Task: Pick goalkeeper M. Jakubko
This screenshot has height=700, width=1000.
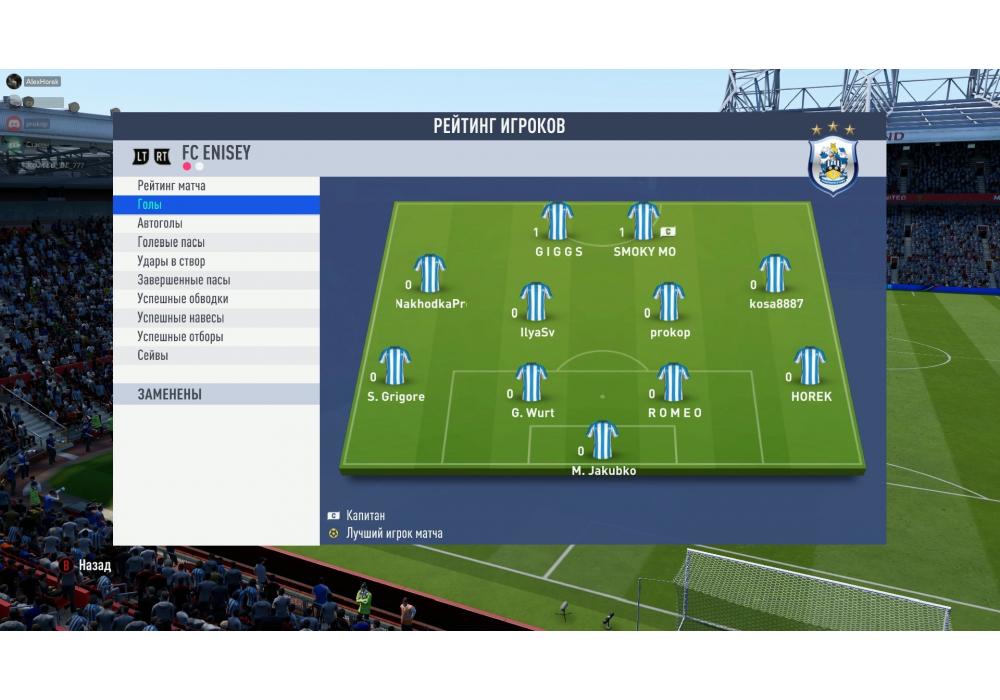Action: pyautogui.click(x=602, y=441)
